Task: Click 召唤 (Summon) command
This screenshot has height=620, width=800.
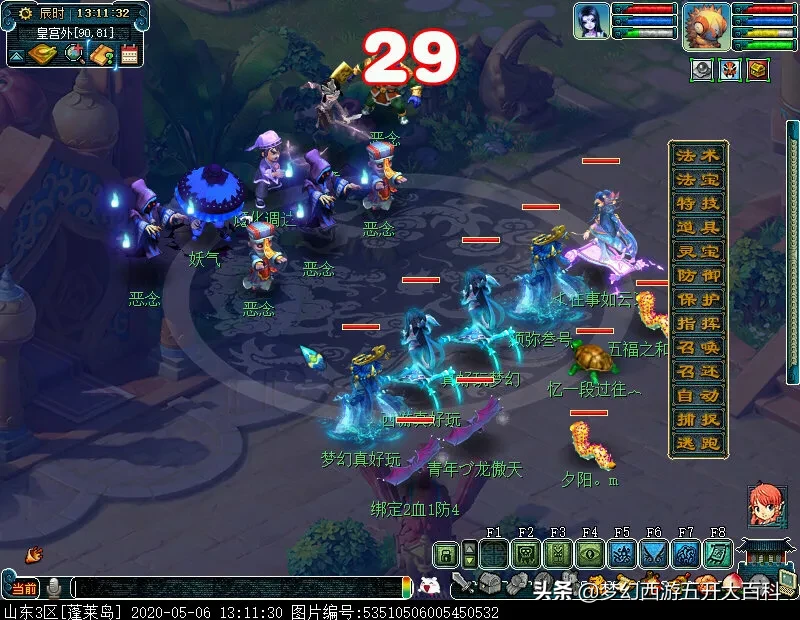Action: click(x=698, y=347)
